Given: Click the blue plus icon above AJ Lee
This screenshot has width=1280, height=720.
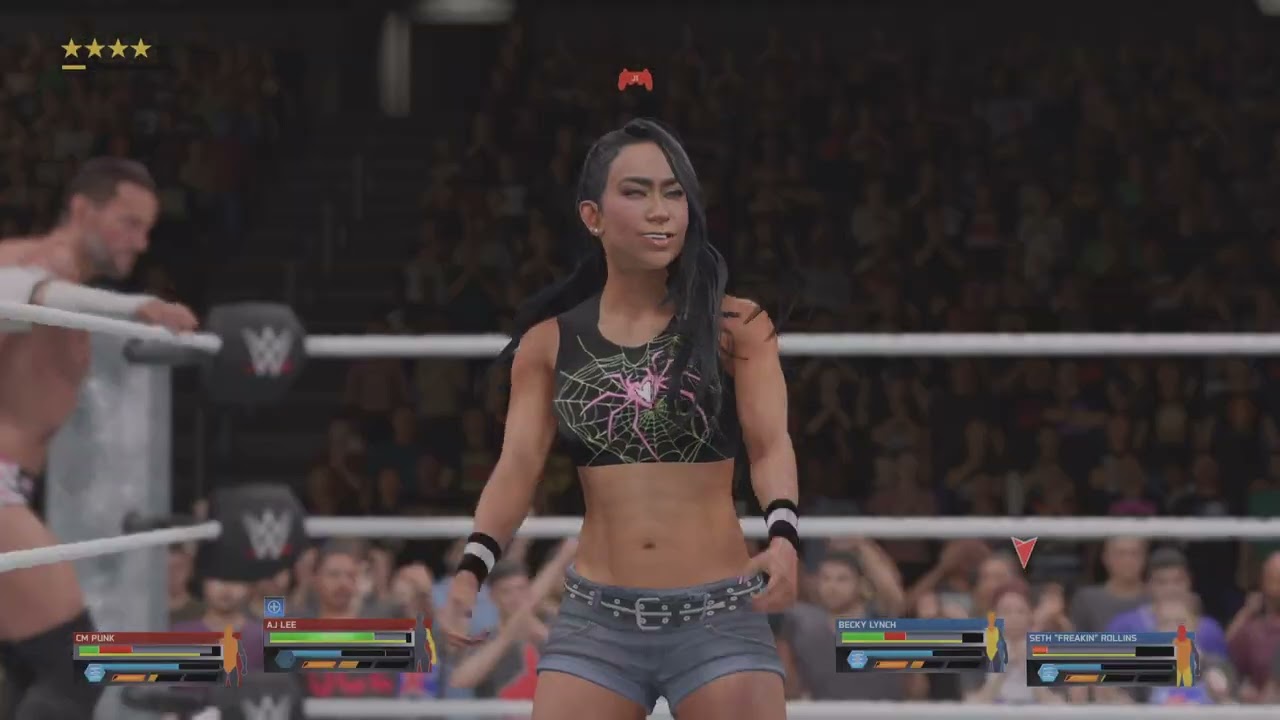Looking at the screenshot, I should (x=274, y=607).
